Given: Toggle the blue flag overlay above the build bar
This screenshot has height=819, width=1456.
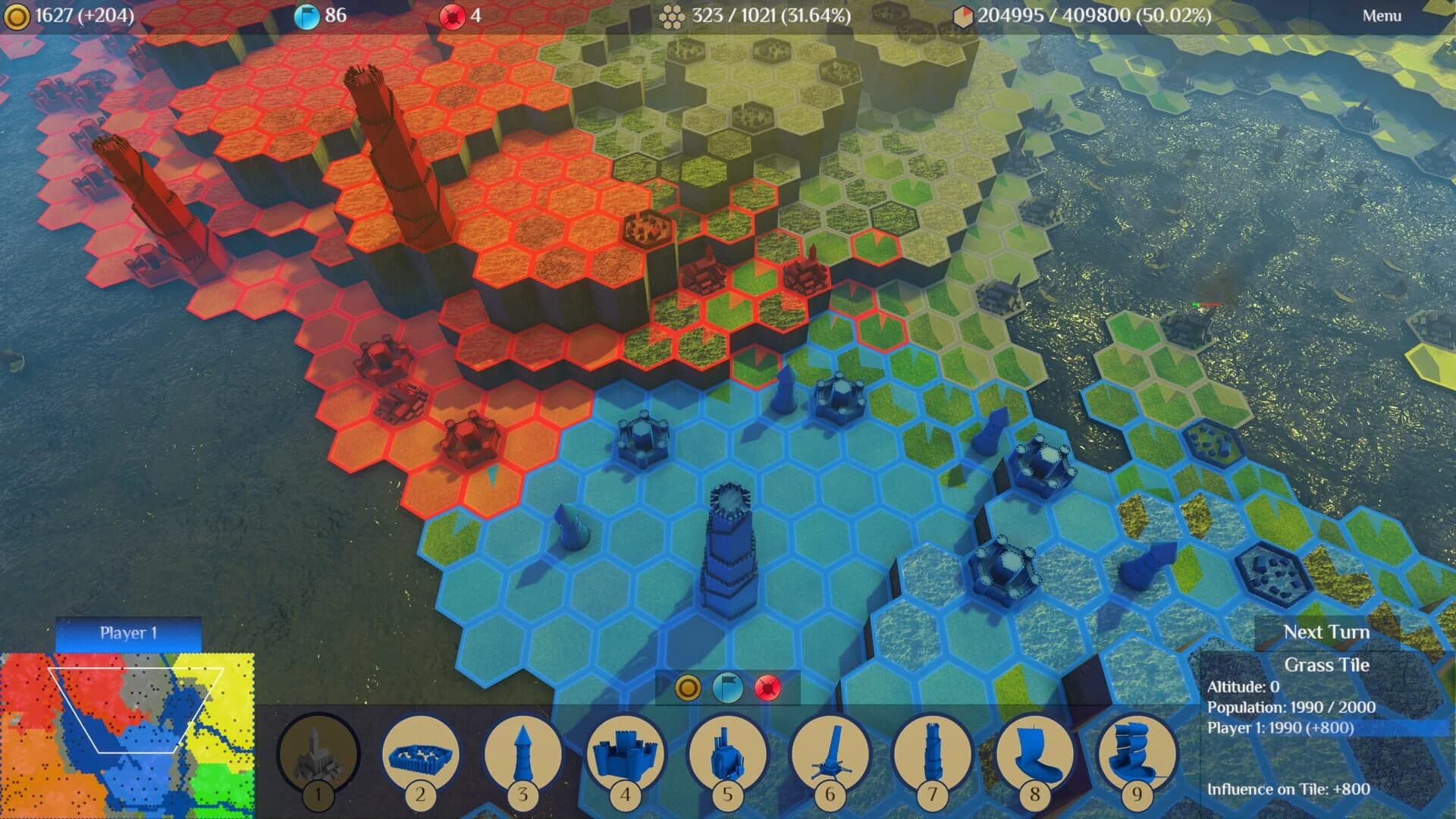Looking at the screenshot, I should click(730, 688).
